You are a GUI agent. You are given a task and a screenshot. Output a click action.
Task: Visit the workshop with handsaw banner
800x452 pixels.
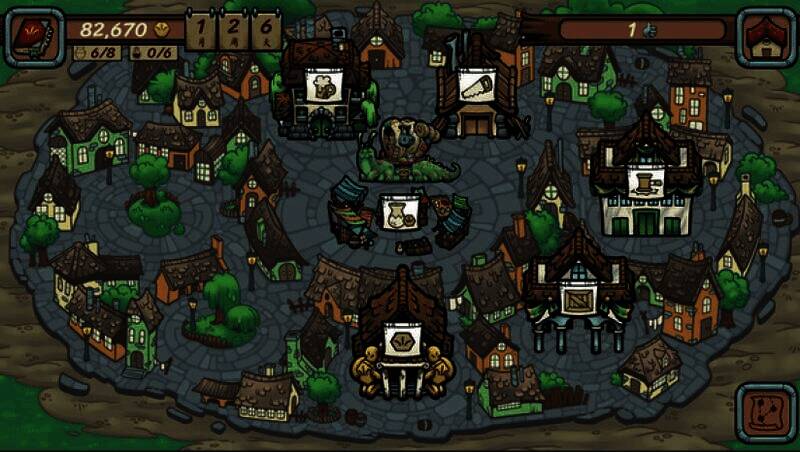coord(478,88)
